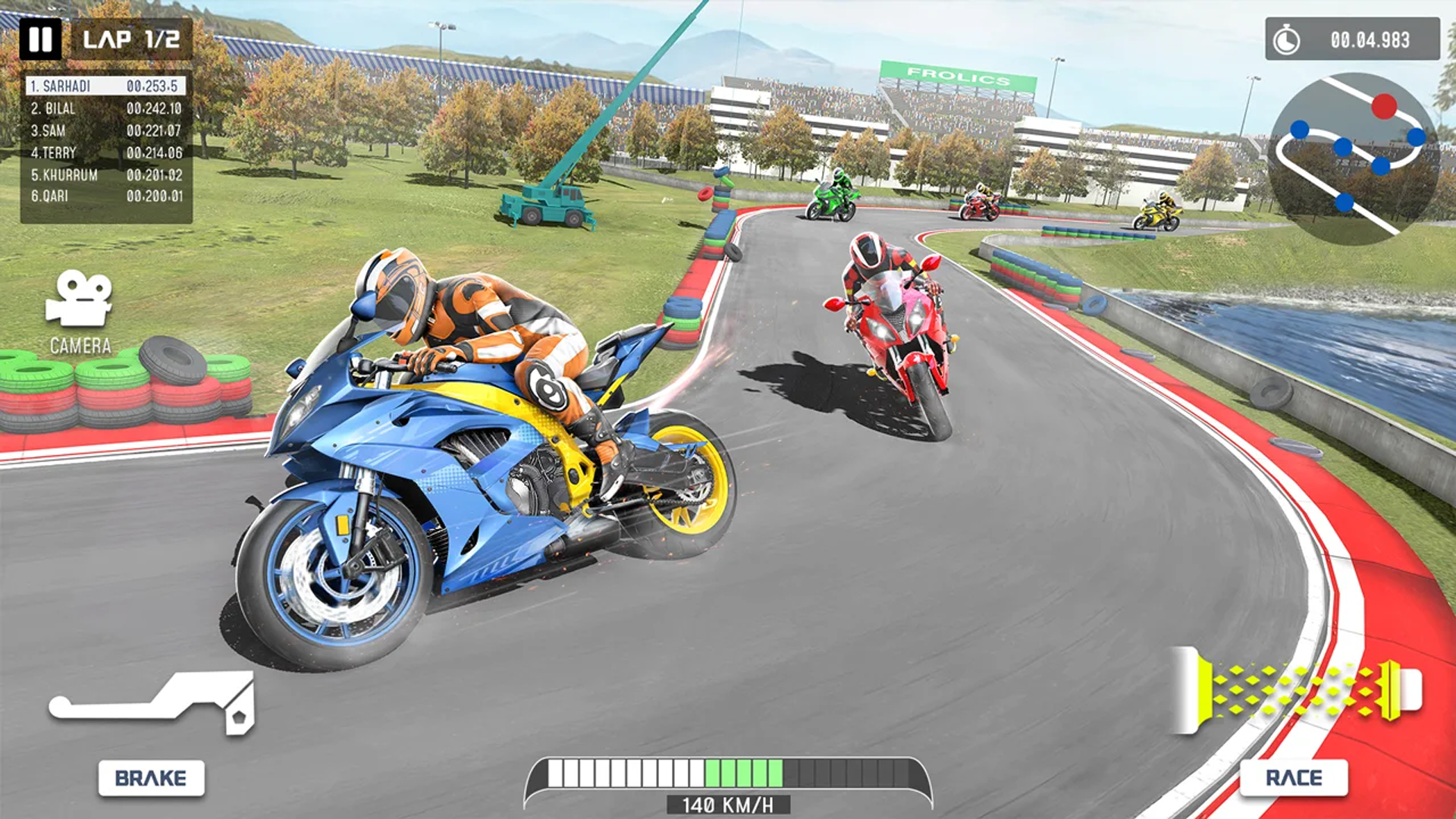This screenshot has width=1456, height=819.
Task: Twist the throttle accelerator icon
Action: pyautogui.click(x=1298, y=690)
